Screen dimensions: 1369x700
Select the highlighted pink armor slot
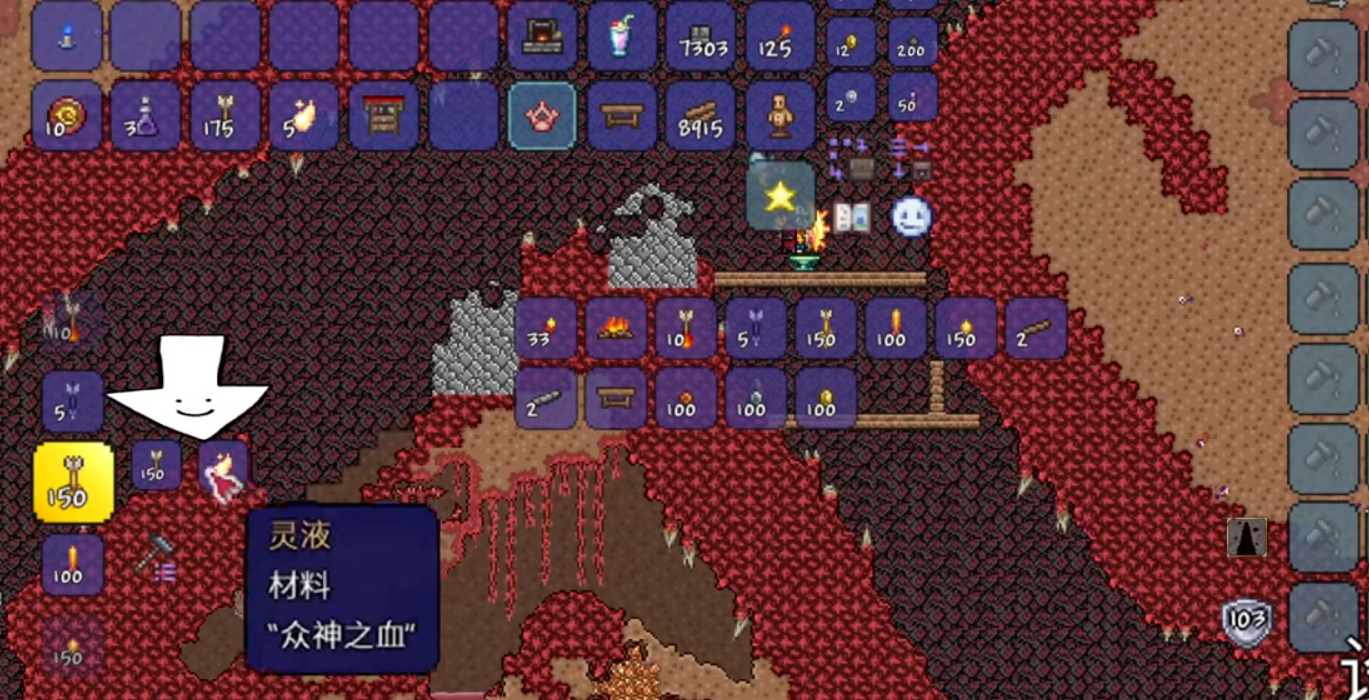coord(542,117)
